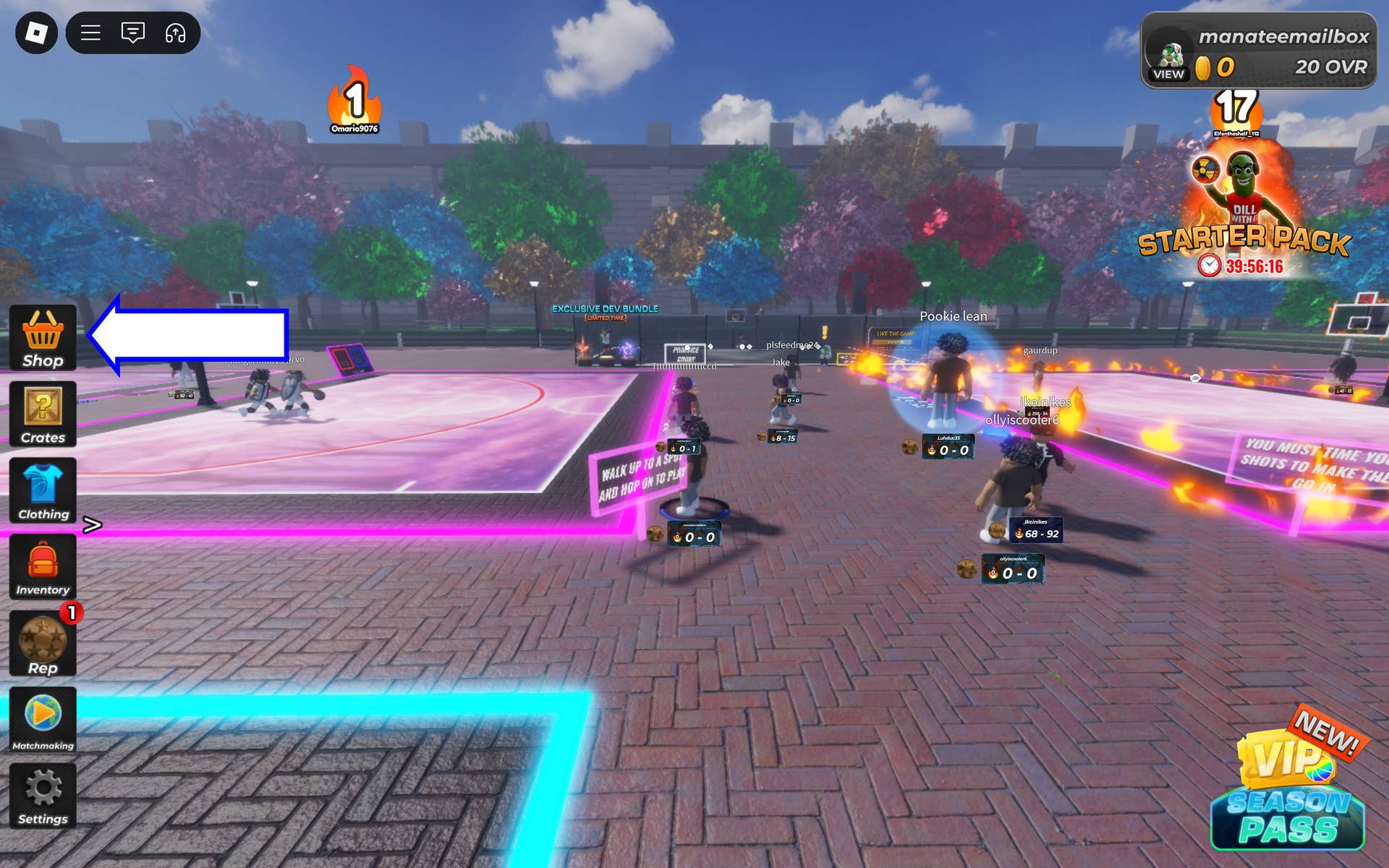Image resolution: width=1389 pixels, height=868 pixels.
Task: Click the level 17 flame badge
Action: tap(1236, 107)
